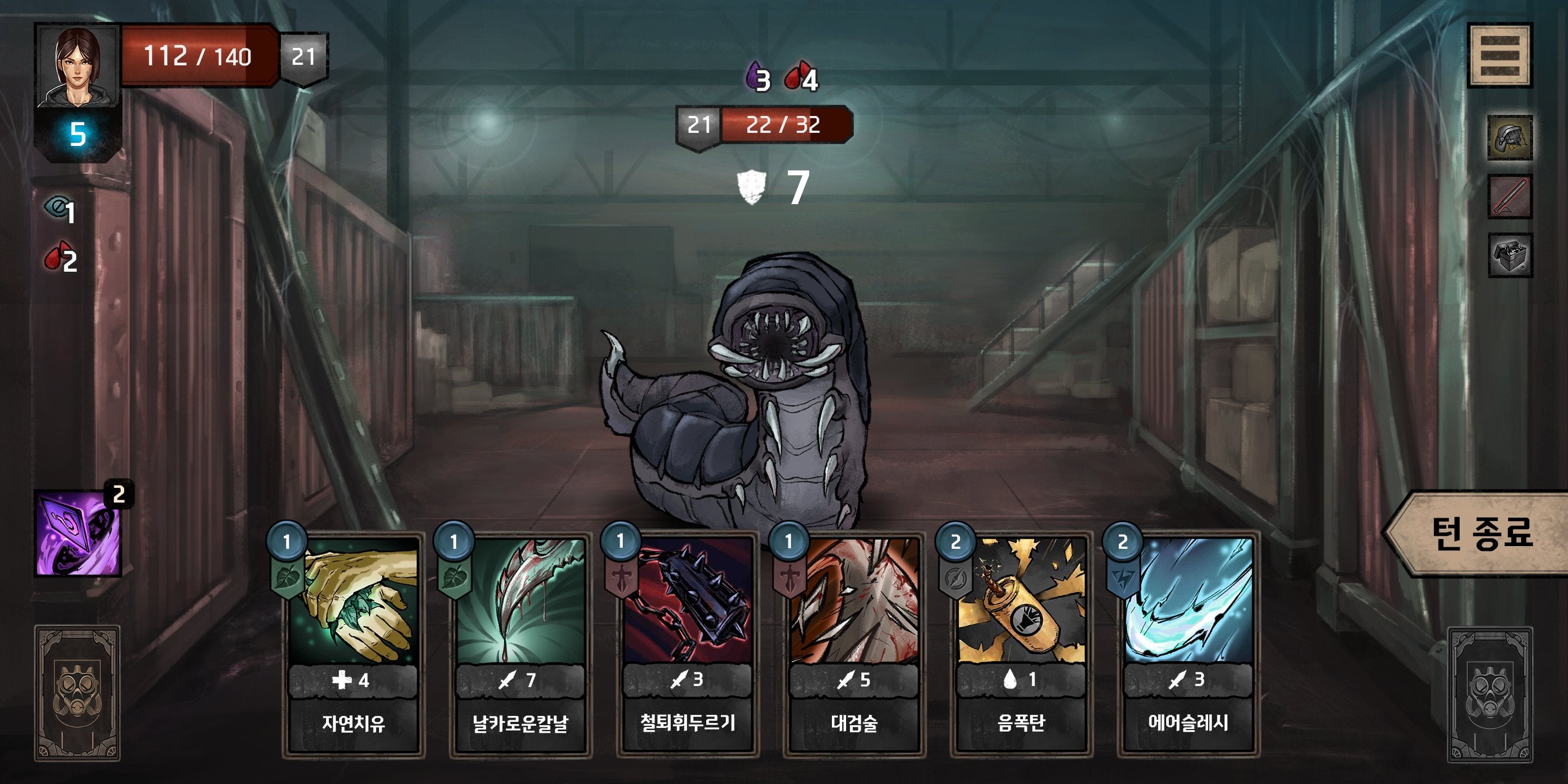Select the 날카로운칼날 attack card
The height and width of the screenshot is (784, 1568).
point(520,645)
